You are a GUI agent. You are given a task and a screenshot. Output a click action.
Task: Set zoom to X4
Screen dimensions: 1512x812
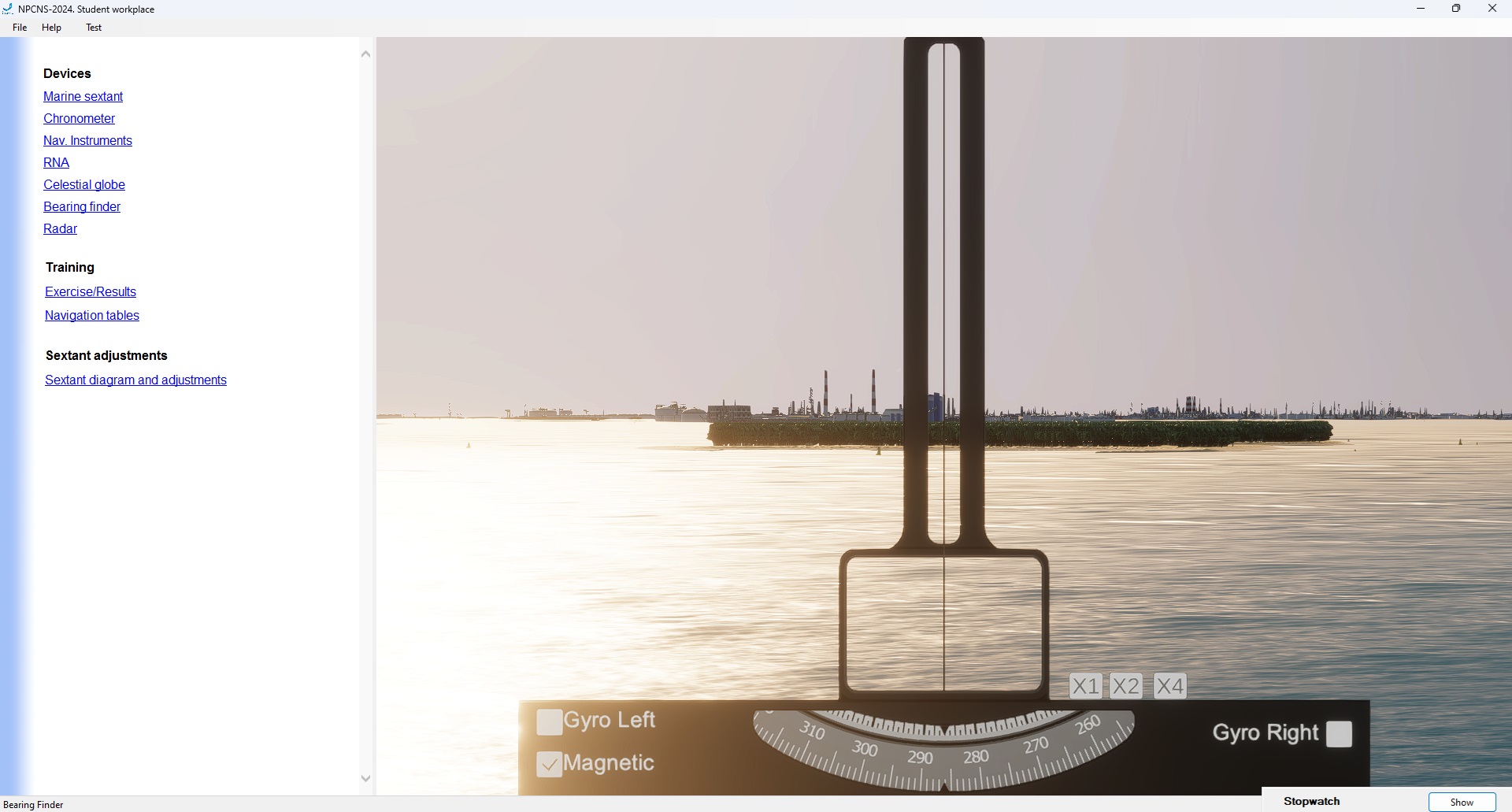coord(1169,686)
